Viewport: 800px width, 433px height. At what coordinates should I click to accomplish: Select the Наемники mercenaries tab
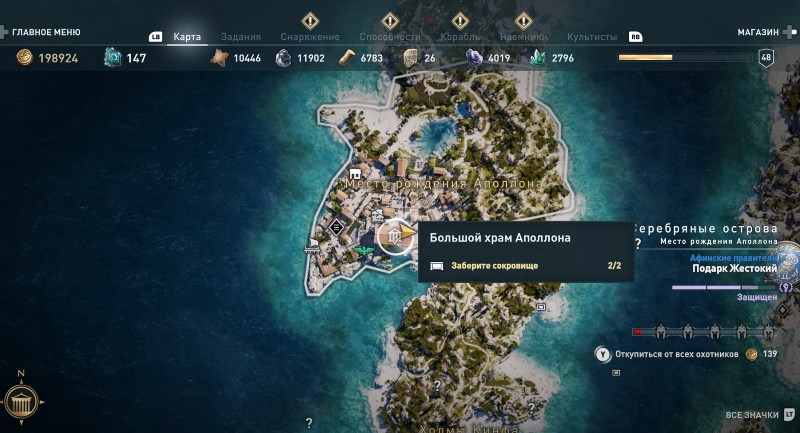524,37
